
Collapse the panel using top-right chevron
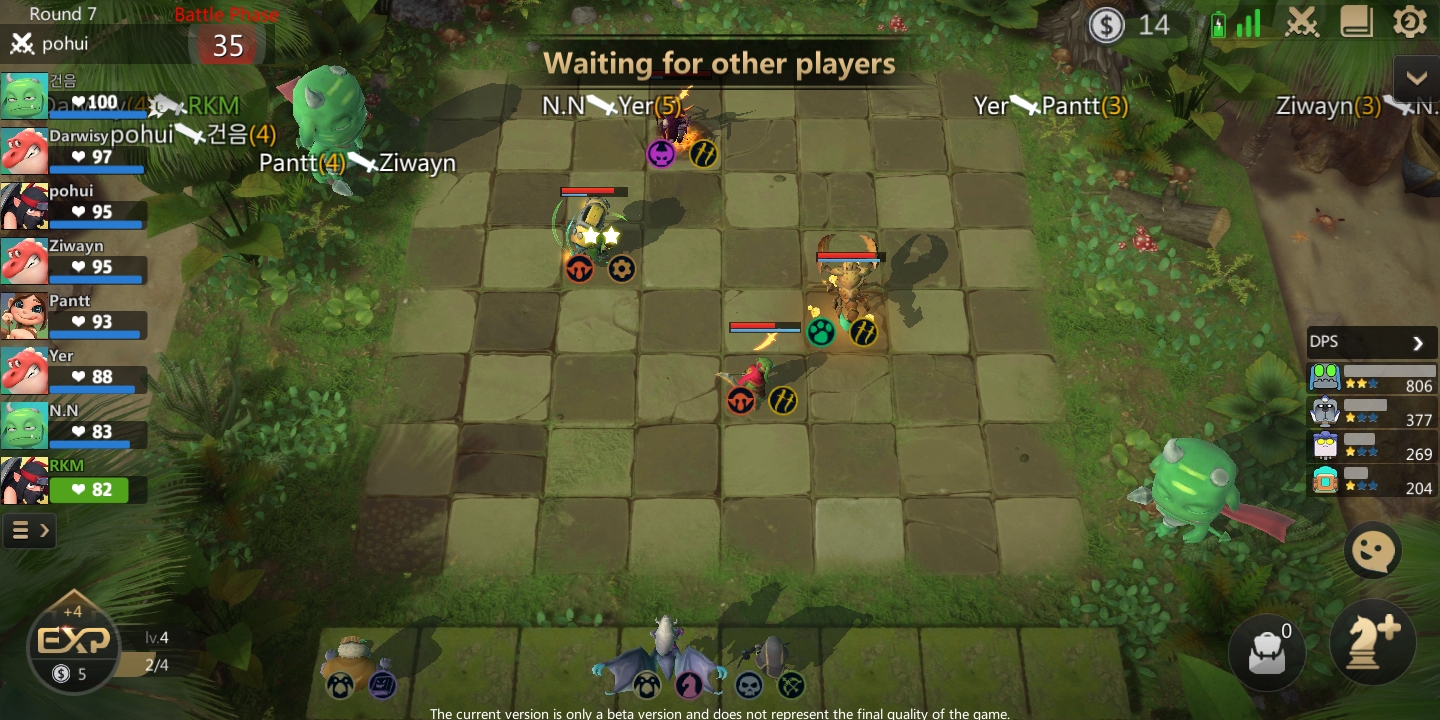coord(1416,77)
